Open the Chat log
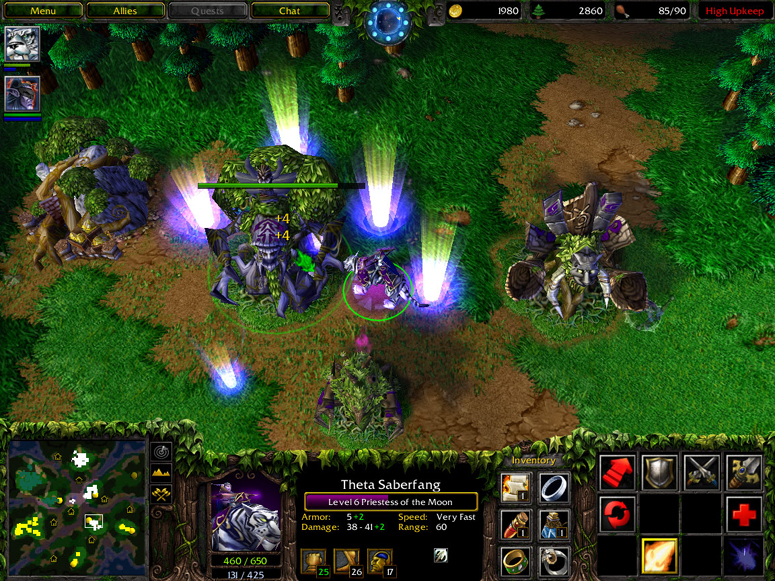 pos(289,11)
